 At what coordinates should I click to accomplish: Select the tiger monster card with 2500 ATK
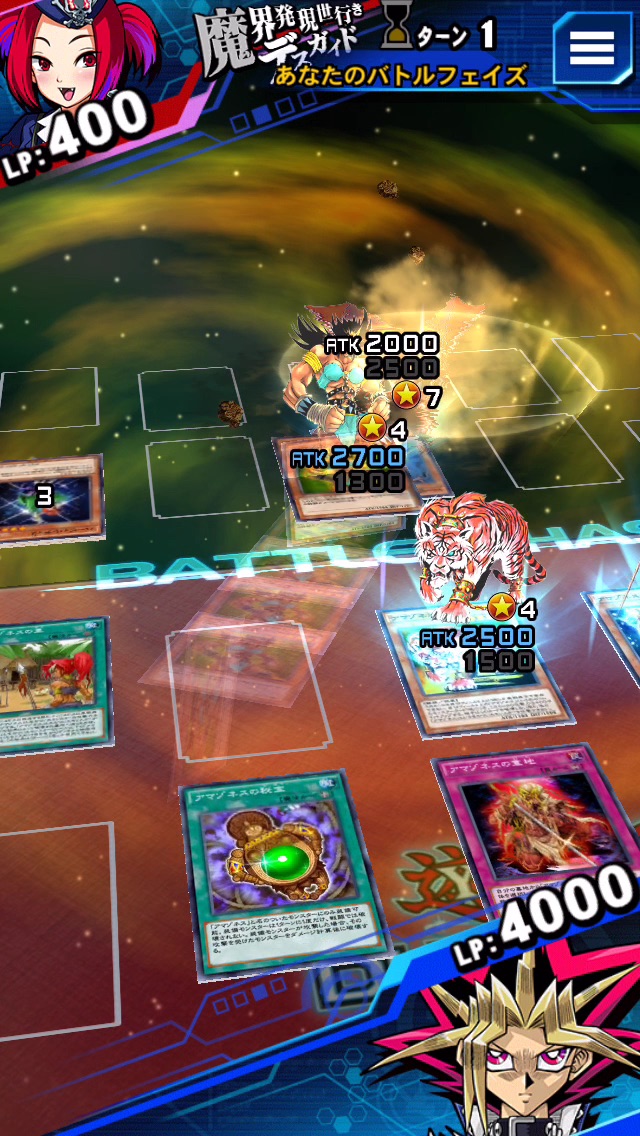click(x=470, y=660)
